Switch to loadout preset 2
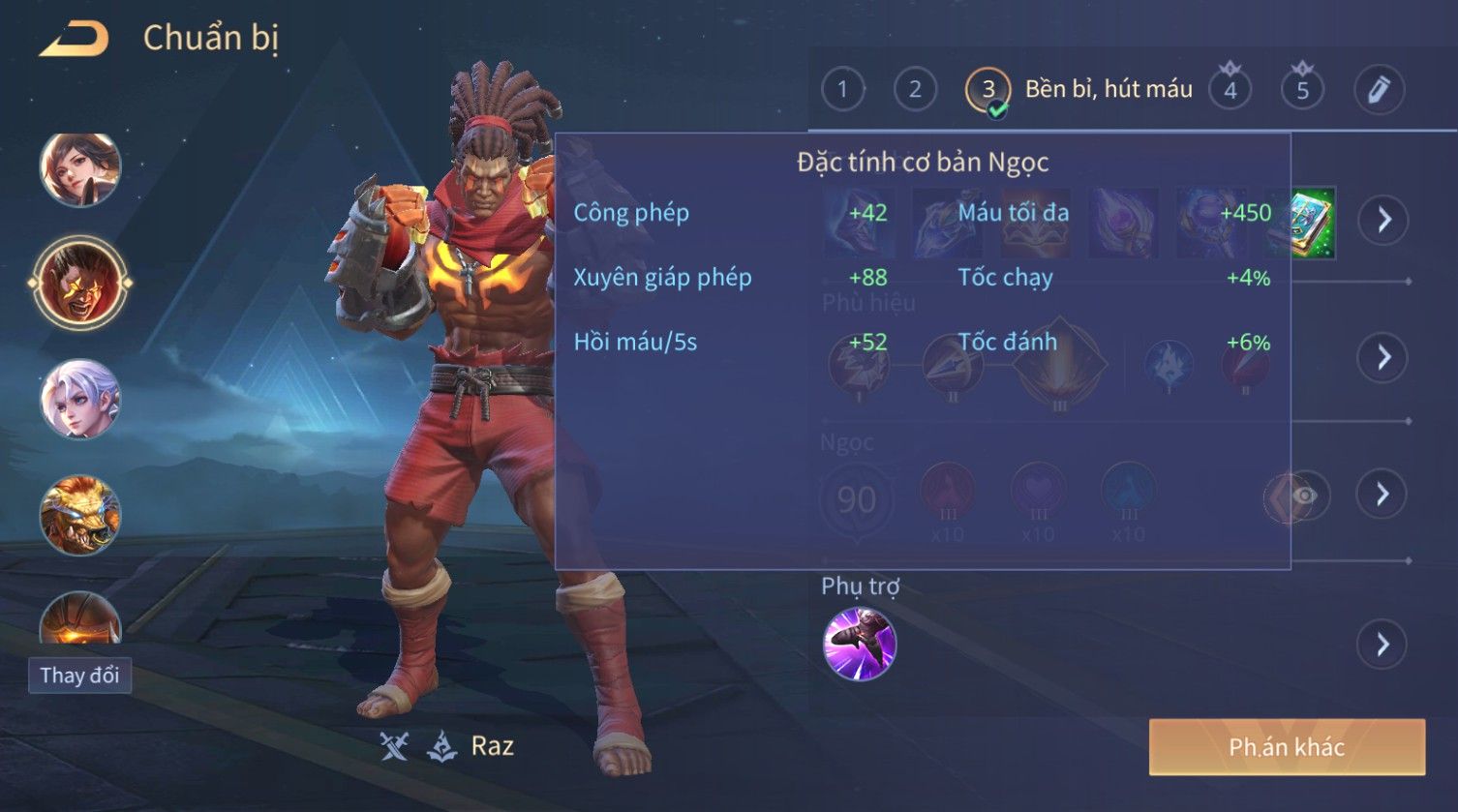The width and height of the screenshot is (1458, 812). click(x=915, y=90)
